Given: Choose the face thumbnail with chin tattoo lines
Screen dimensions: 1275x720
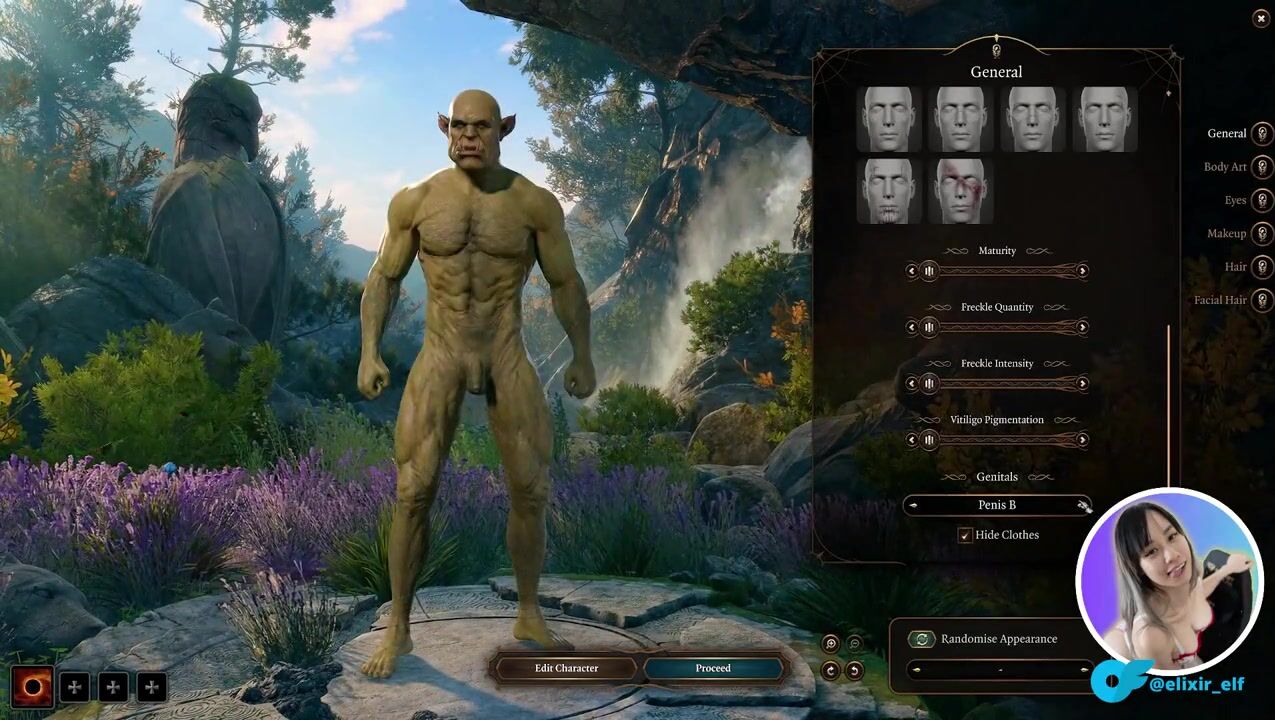Looking at the screenshot, I should click(x=888, y=191).
